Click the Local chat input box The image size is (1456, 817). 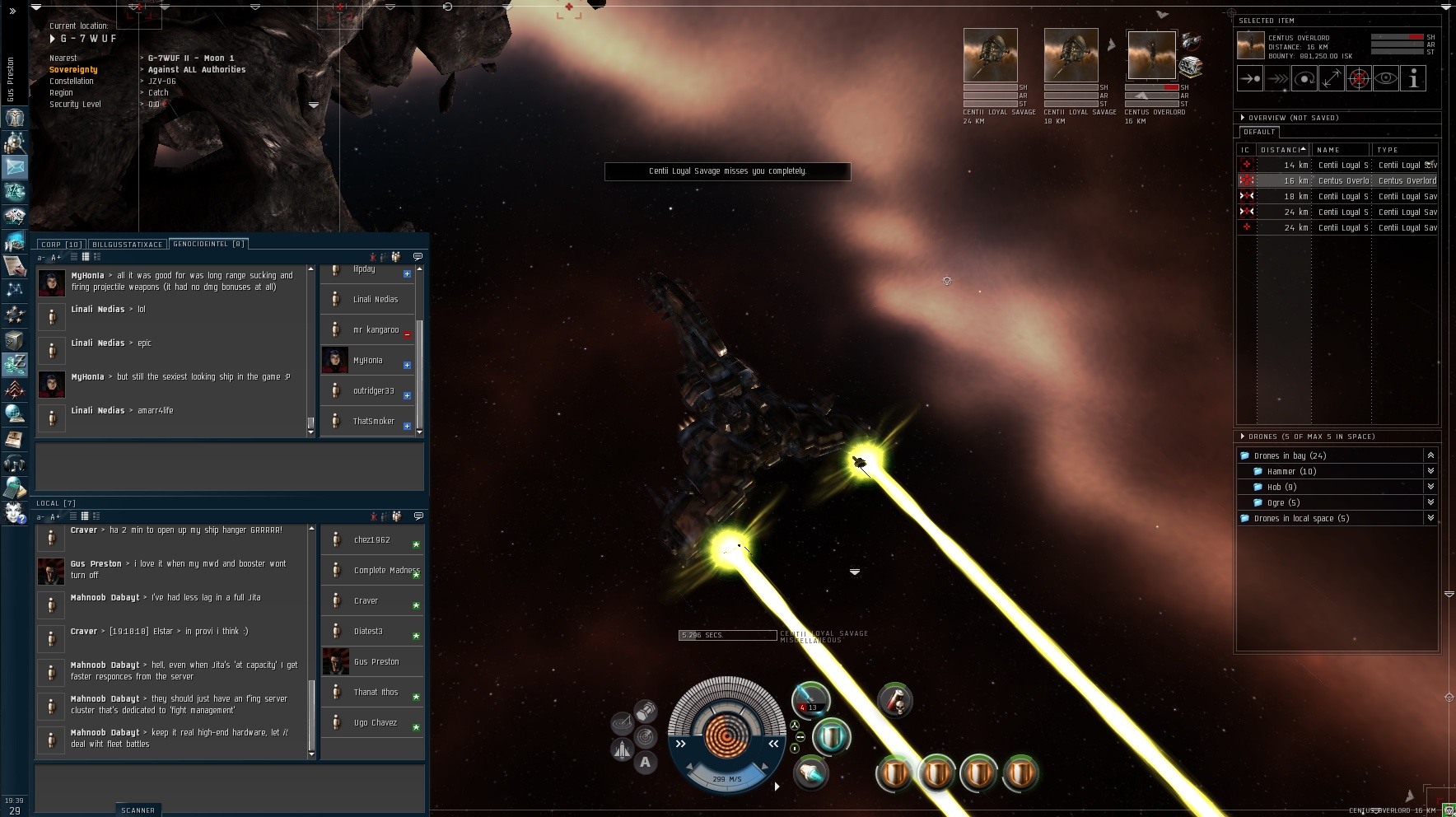pos(229,787)
